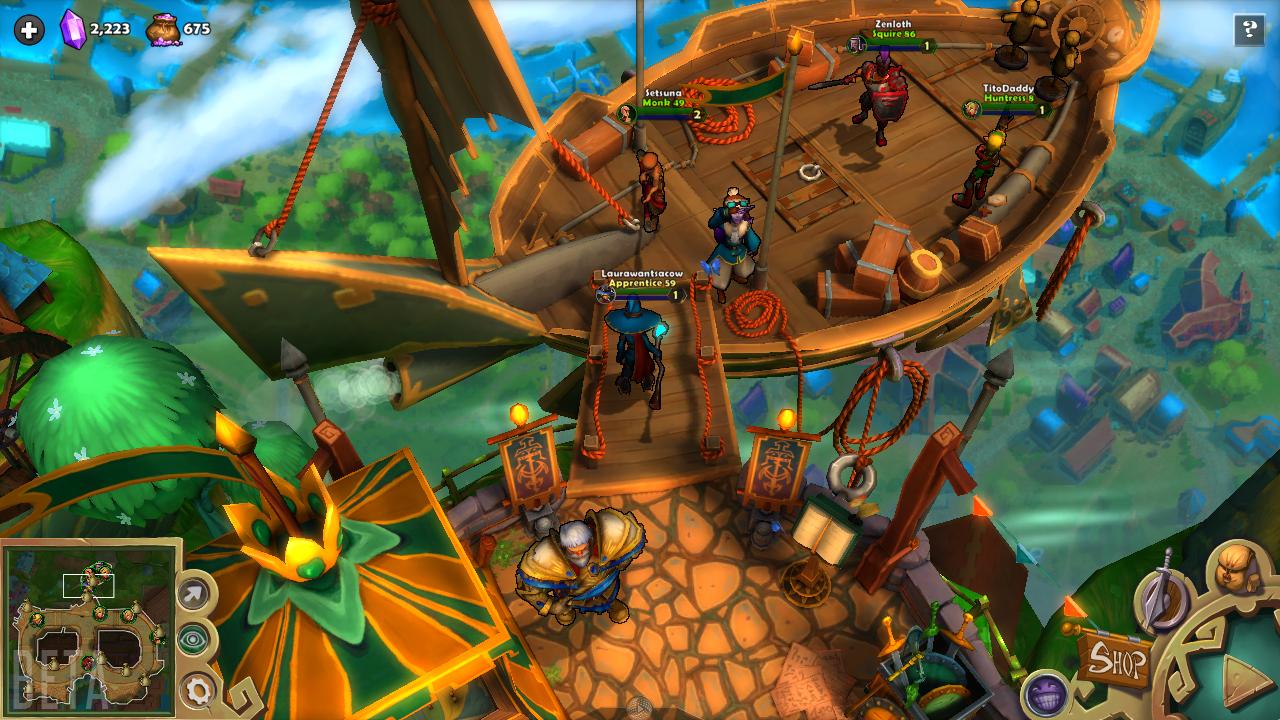Click Setsuna's green health bar
The height and width of the screenshot is (720, 1280).
point(660,110)
